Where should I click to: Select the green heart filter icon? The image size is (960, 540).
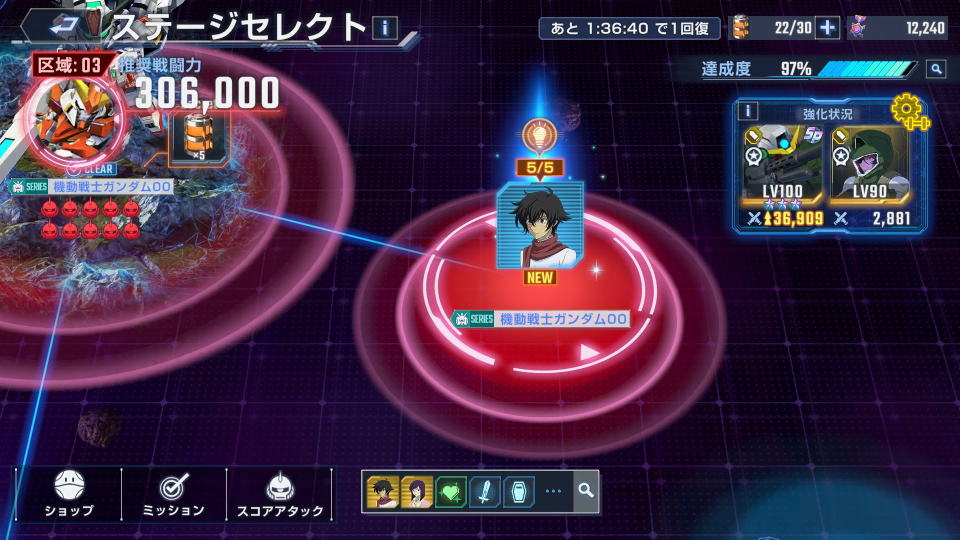coord(450,491)
